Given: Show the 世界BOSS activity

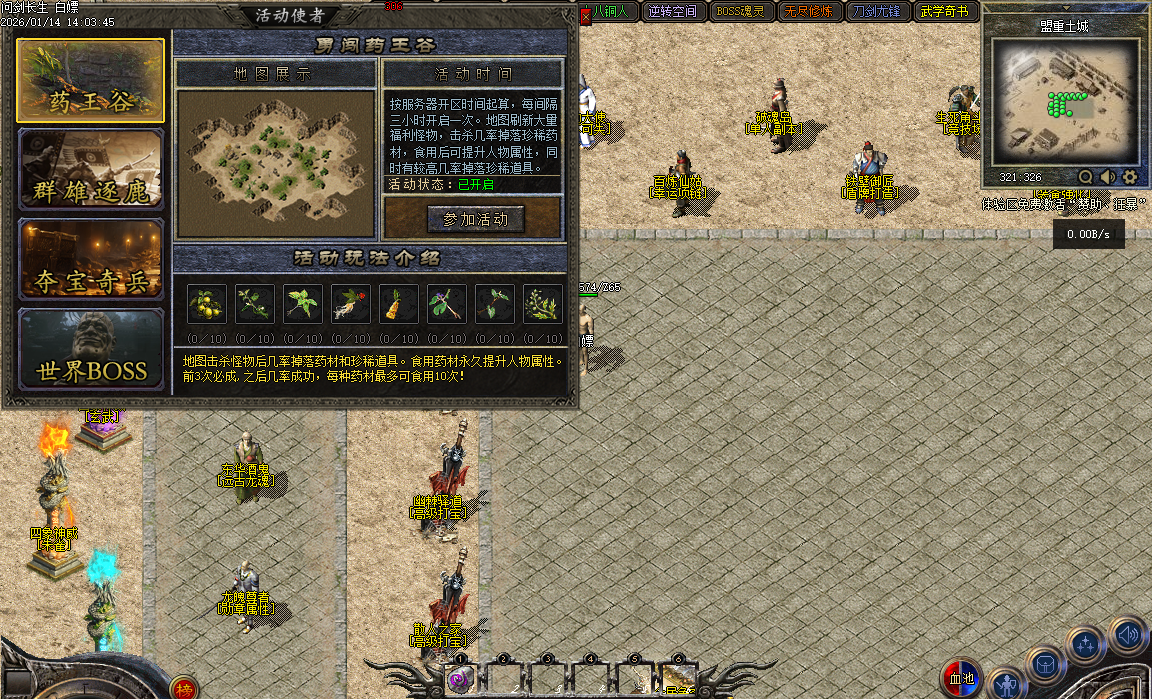Looking at the screenshot, I should point(90,349).
